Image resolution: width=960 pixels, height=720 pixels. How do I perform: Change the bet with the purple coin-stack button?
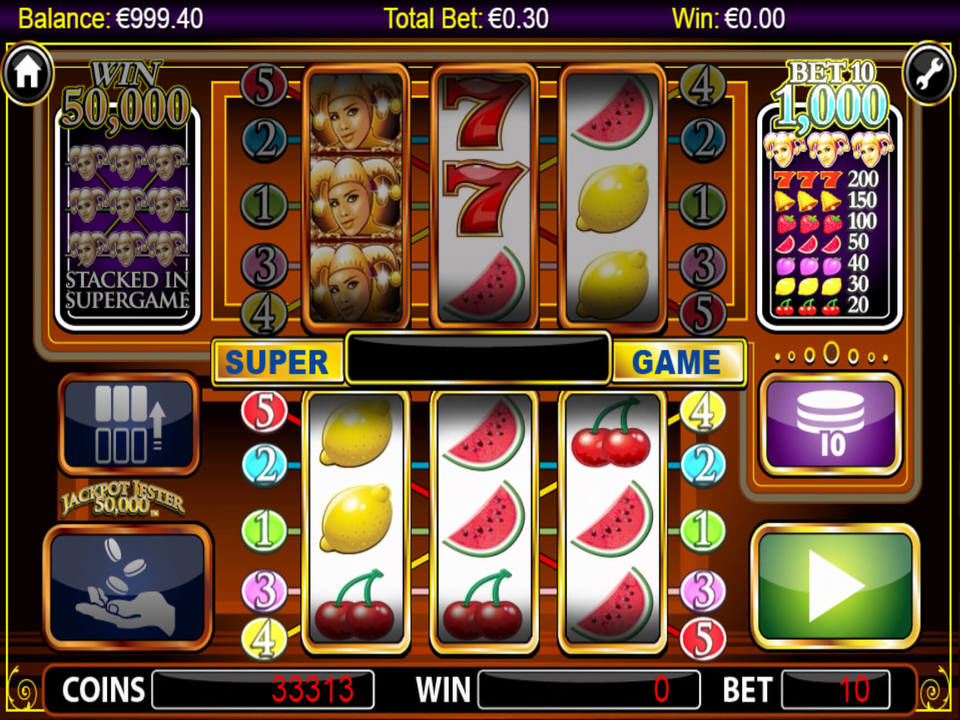pos(831,423)
